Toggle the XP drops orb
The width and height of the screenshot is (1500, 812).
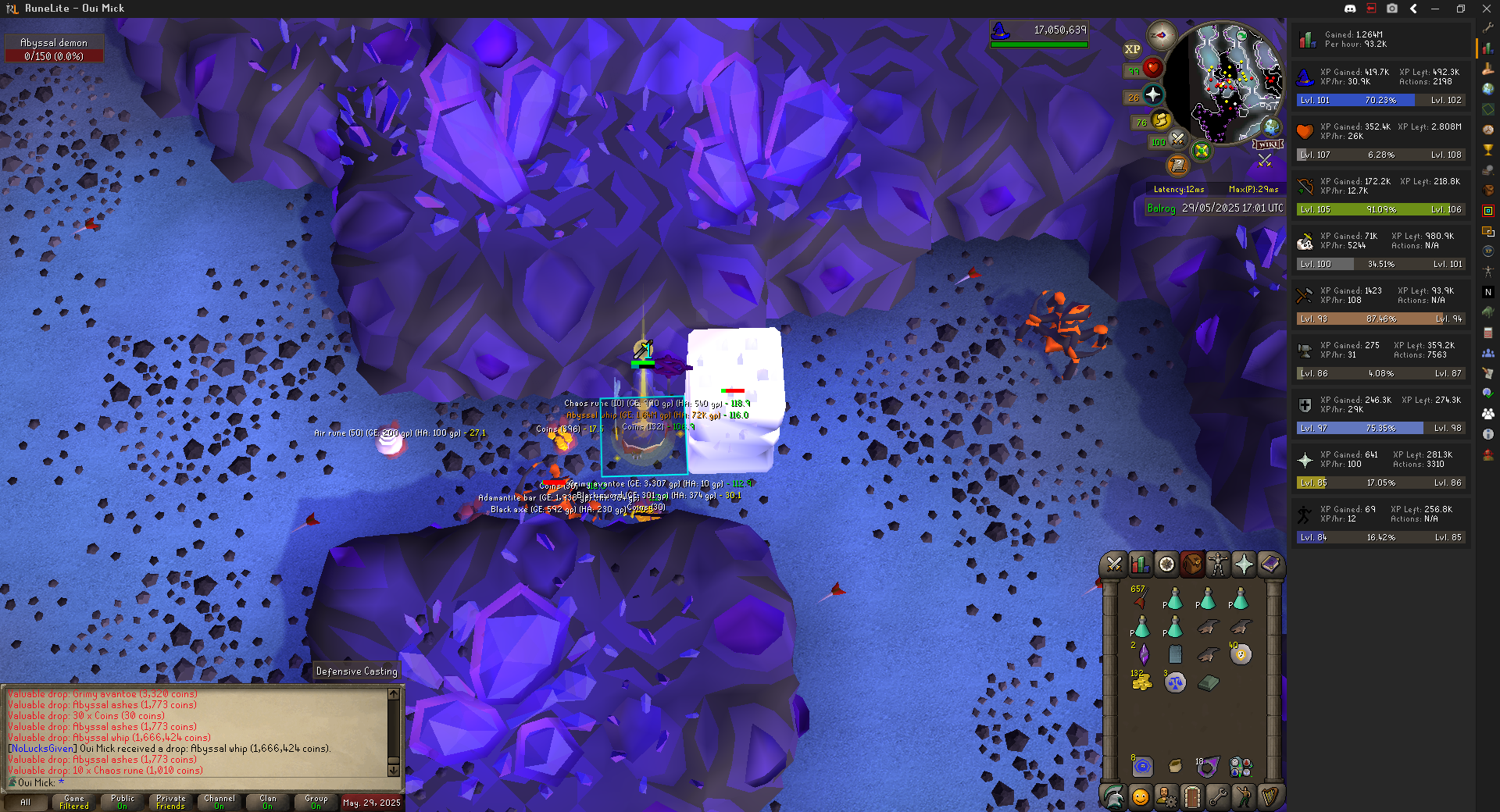pyautogui.click(x=1132, y=49)
